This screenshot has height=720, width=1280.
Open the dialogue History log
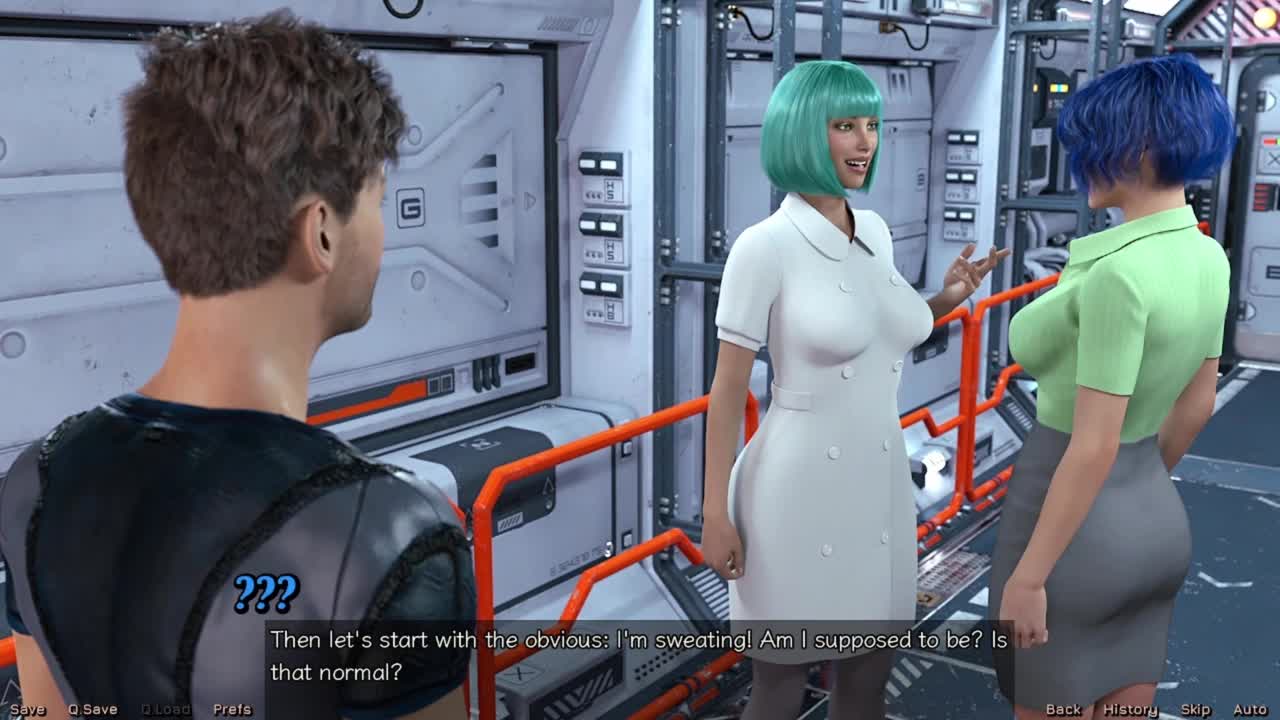pyautogui.click(x=1130, y=709)
